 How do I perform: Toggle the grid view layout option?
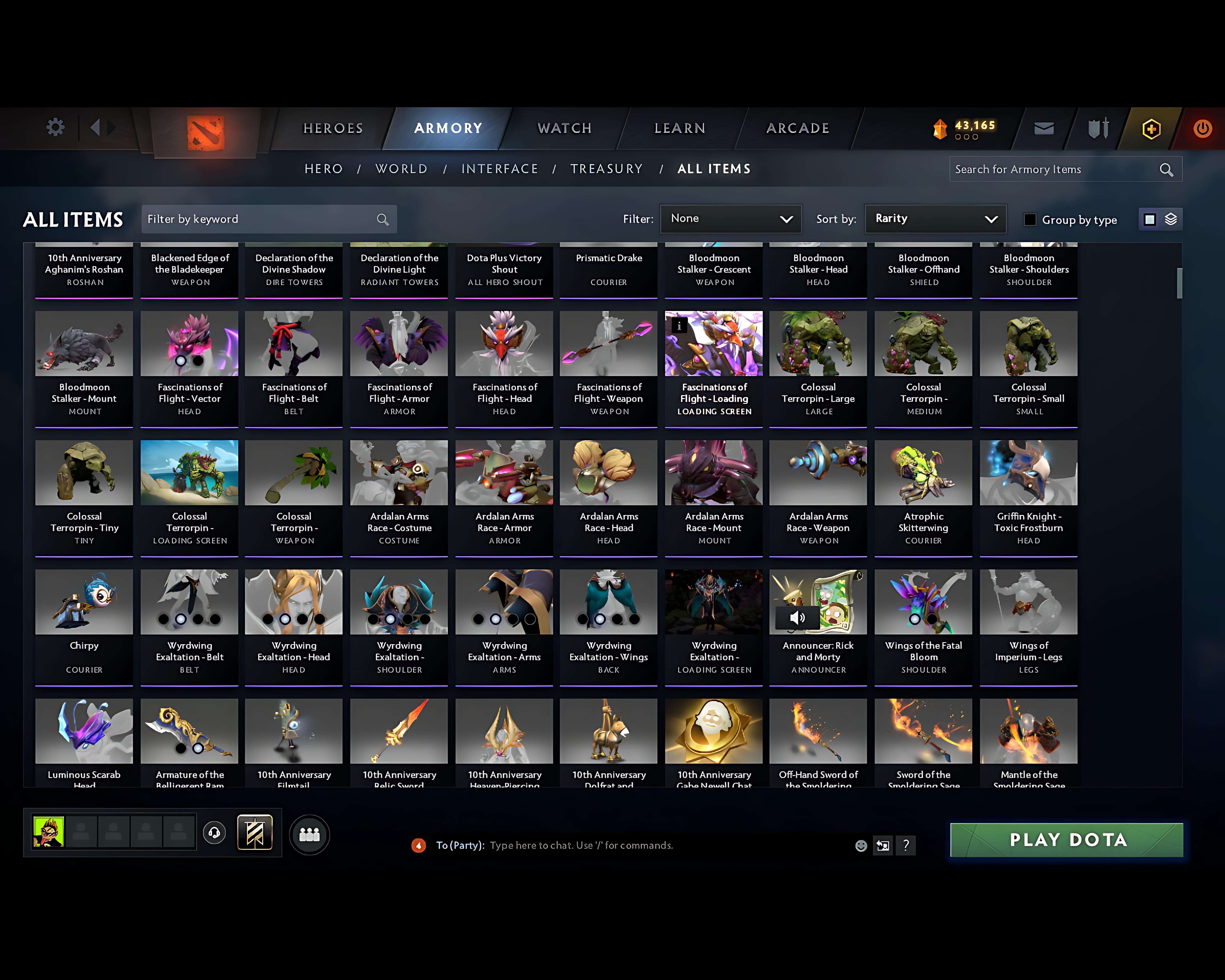[1149, 219]
